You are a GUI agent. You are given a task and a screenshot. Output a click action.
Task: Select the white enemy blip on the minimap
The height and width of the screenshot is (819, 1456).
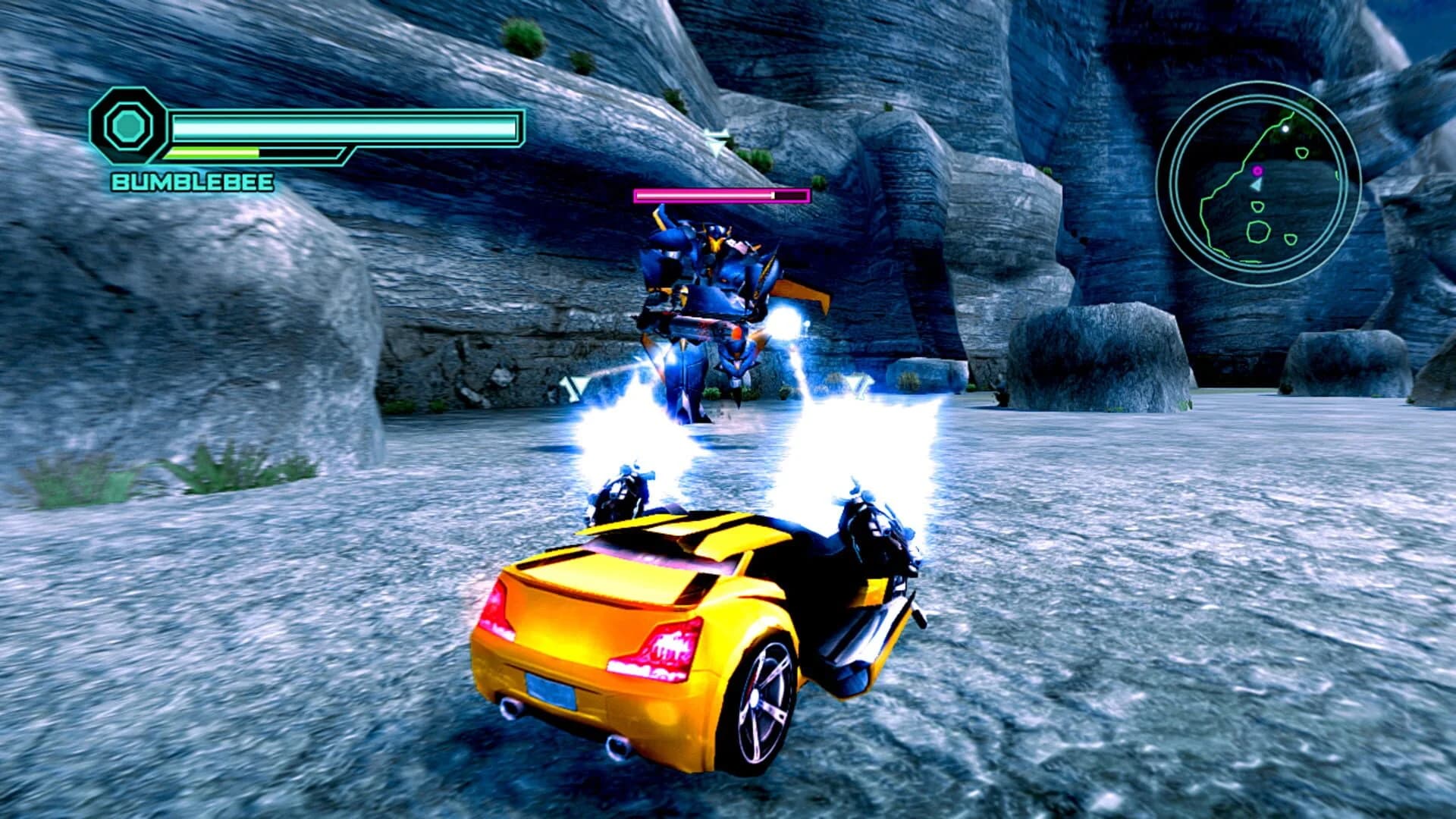click(x=1285, y=128)
